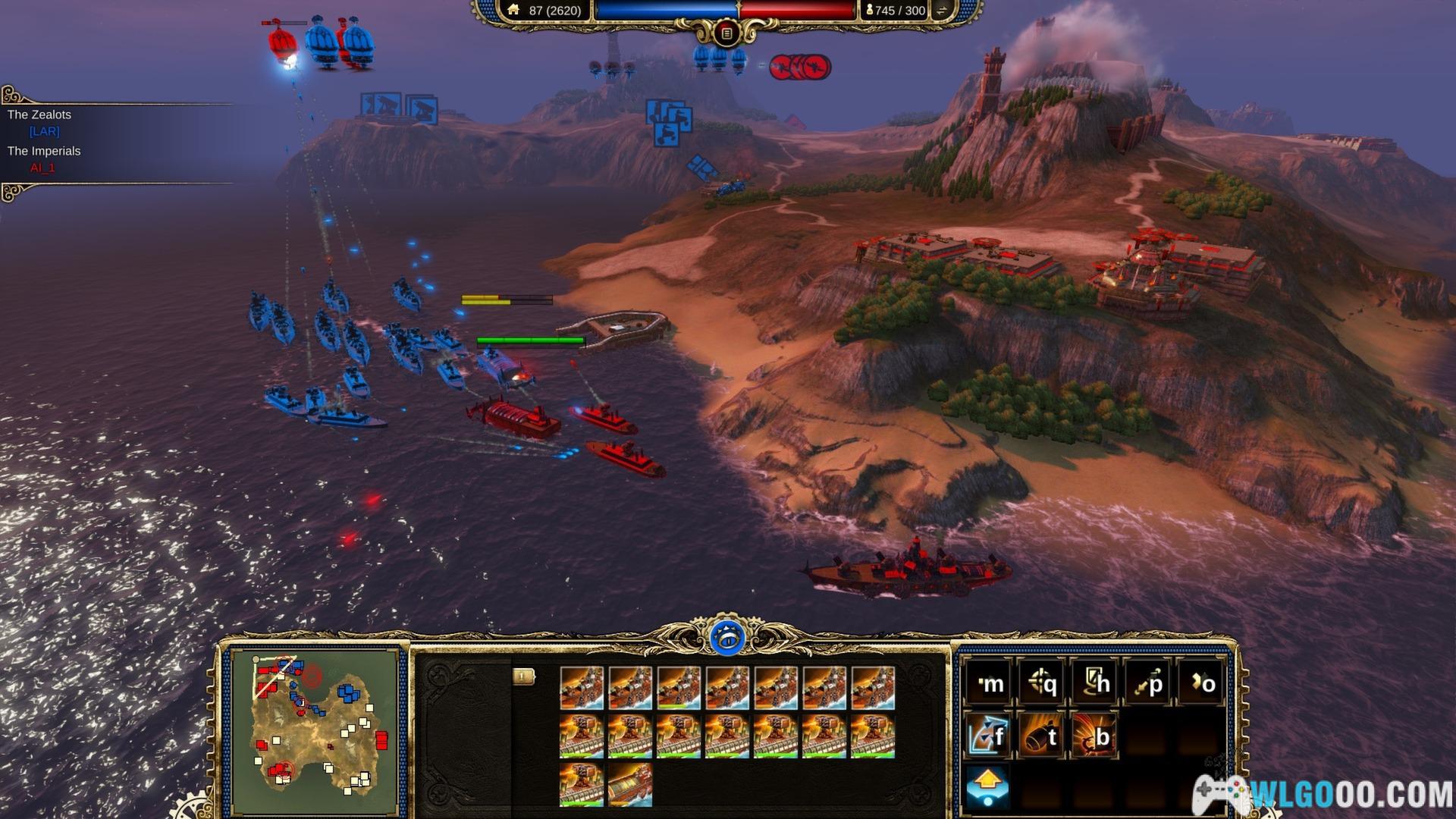The height and width of the screenshot is (819, 1456).
Task: Use the bomb ability labeled t
Action: tap(1042, 735)
